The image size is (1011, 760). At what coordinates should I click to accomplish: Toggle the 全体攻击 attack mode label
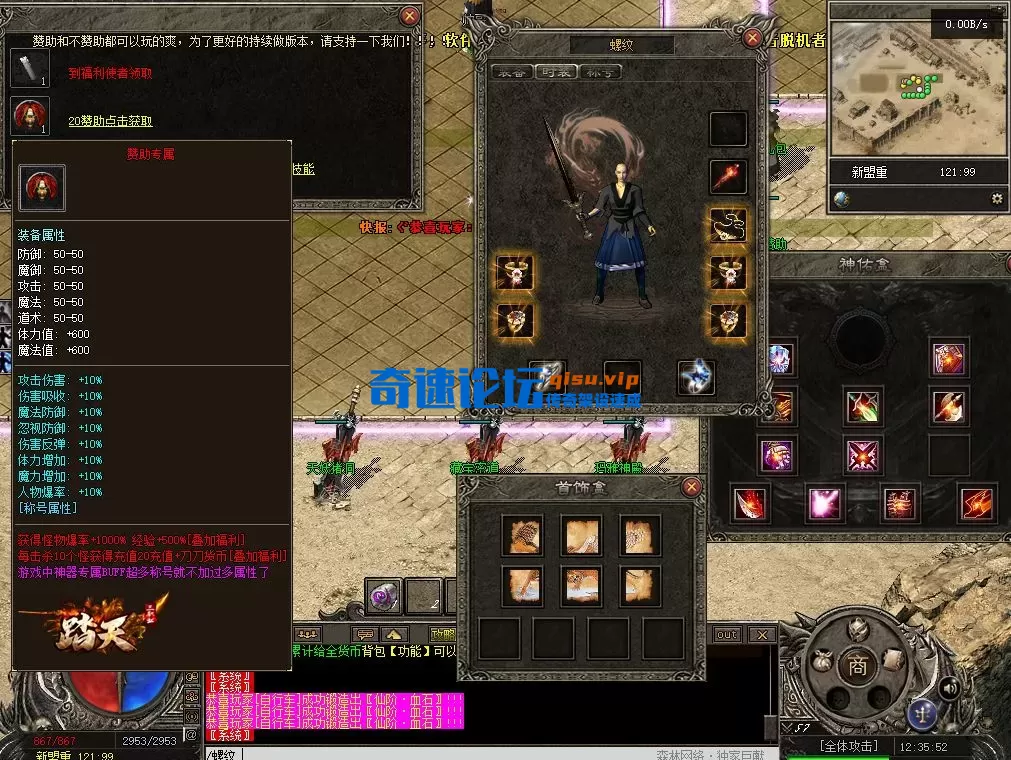pos(848,746)
